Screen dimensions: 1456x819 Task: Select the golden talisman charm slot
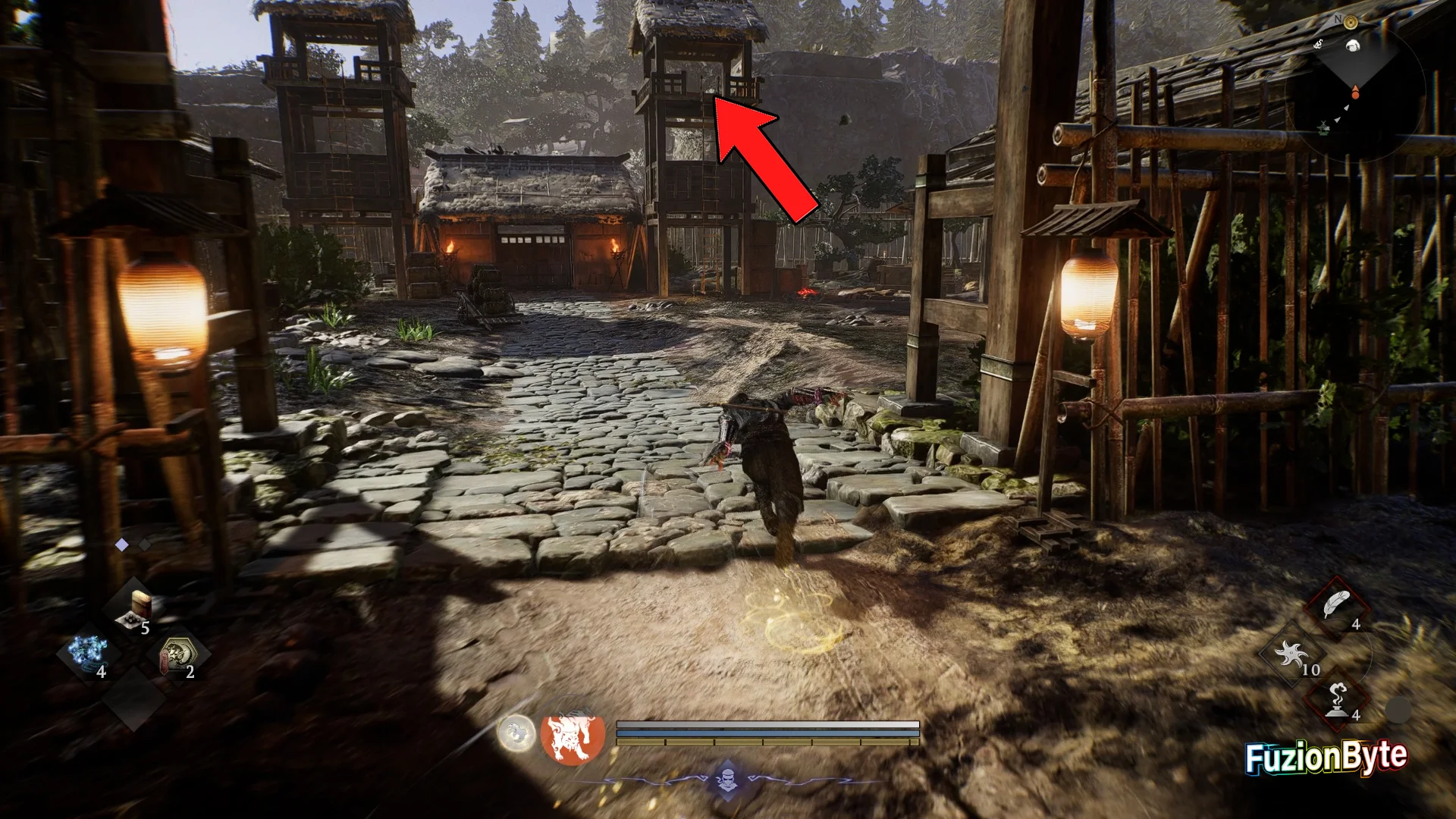pos(178,655)
